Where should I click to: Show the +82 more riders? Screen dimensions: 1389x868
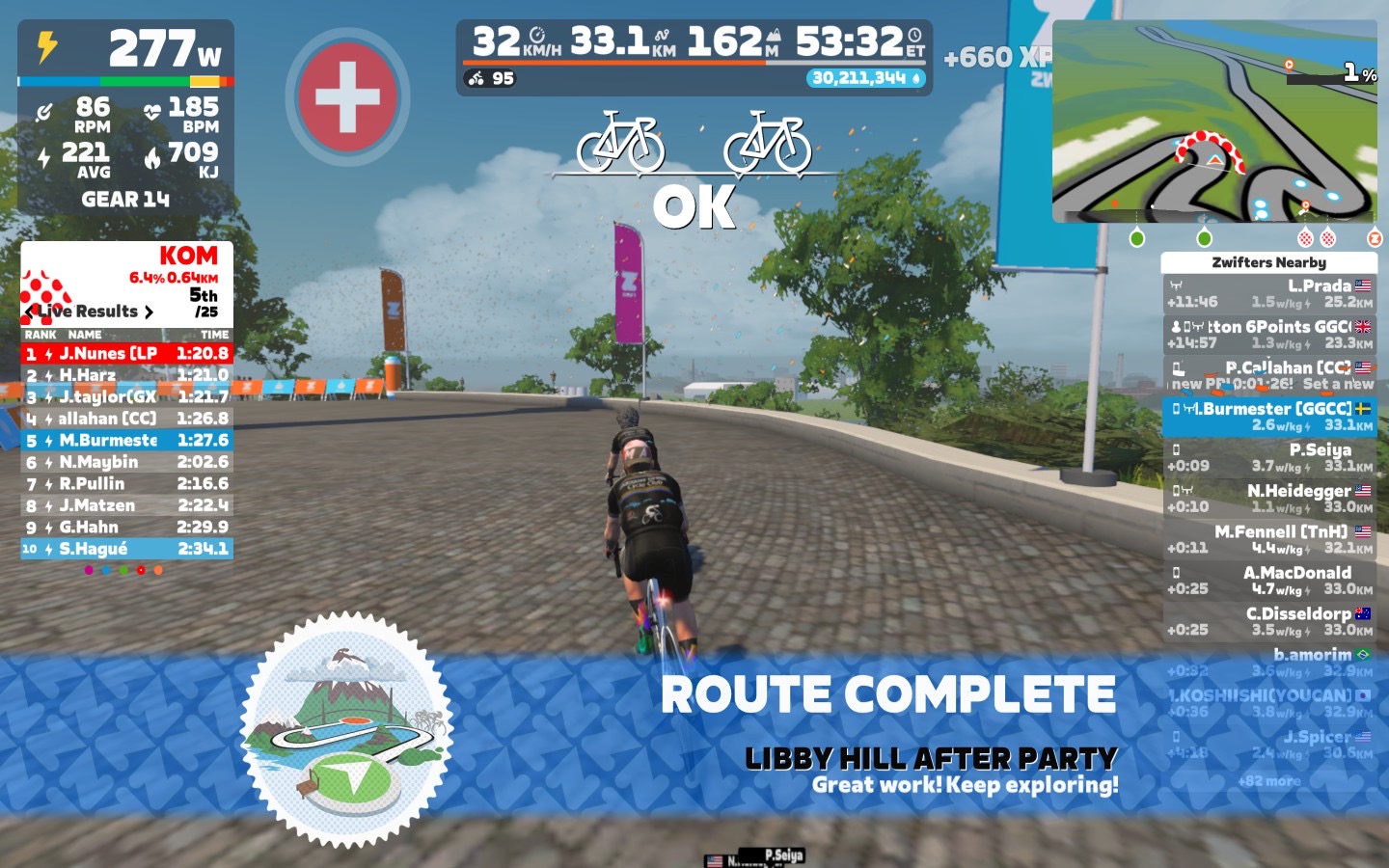[1268, 780]
